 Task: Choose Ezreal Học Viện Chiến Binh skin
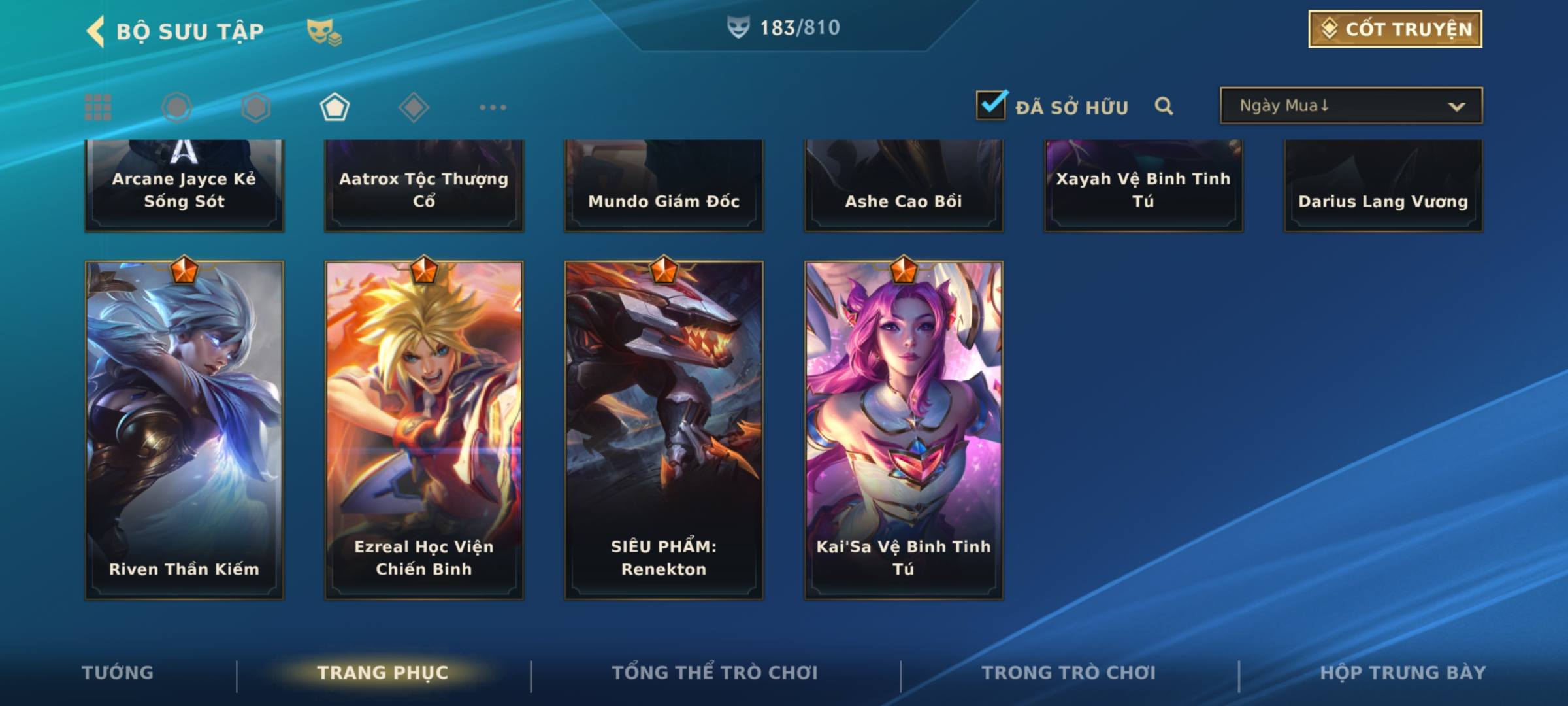(424, 429)
